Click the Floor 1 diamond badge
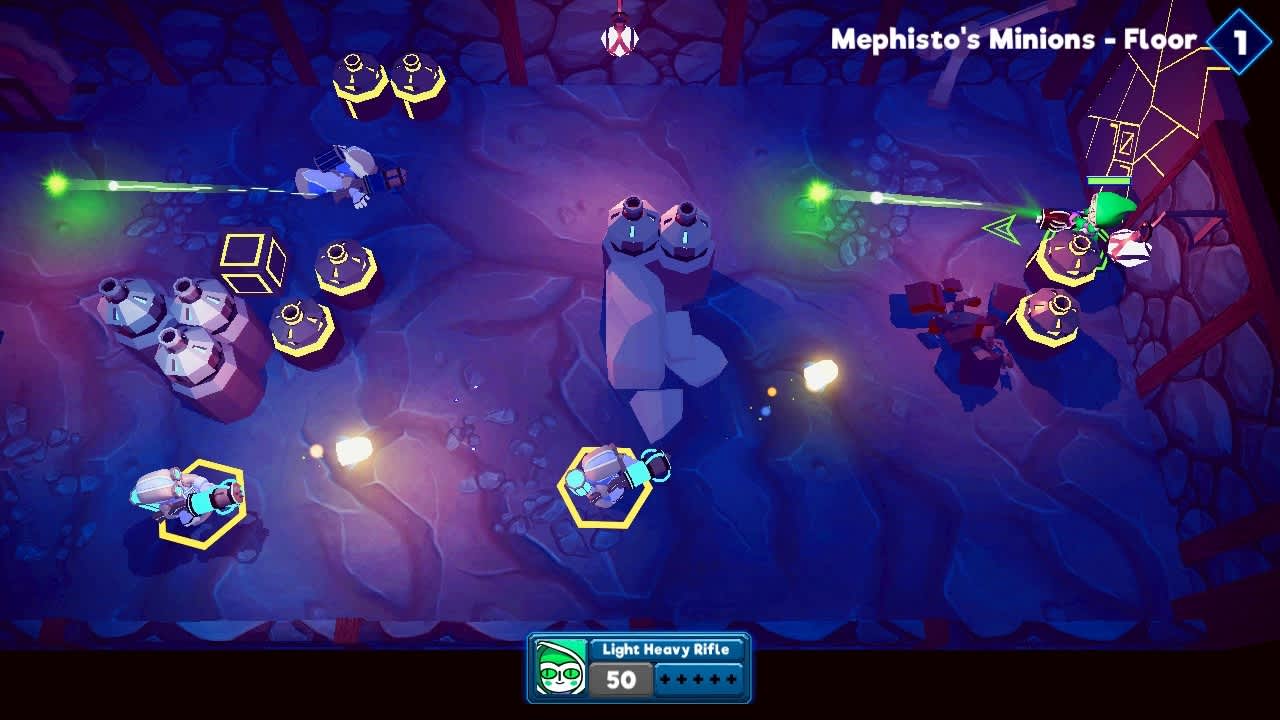The width and height of the screenshot is (1280, 720). click(x=1238, y=40)
